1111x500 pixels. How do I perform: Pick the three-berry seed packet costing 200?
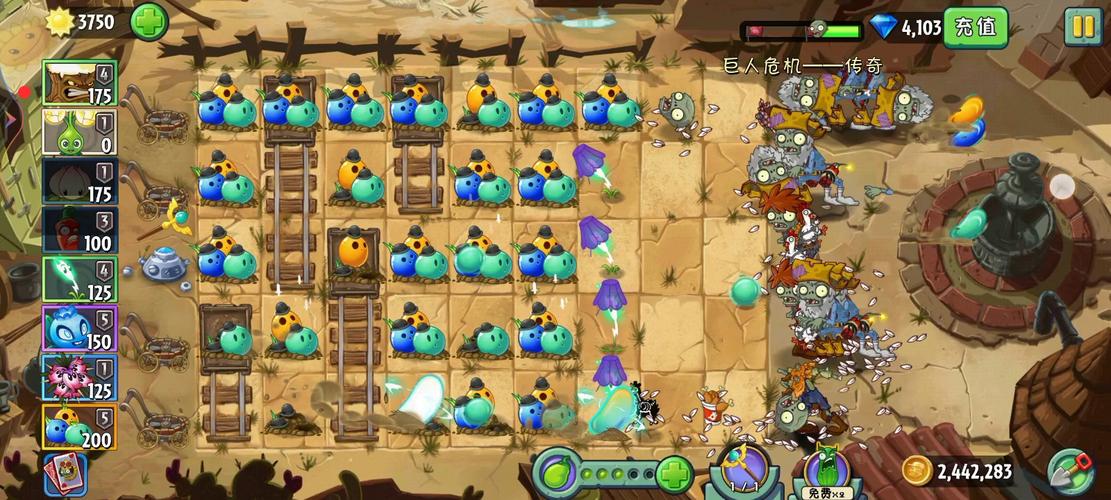click(79, 426)
